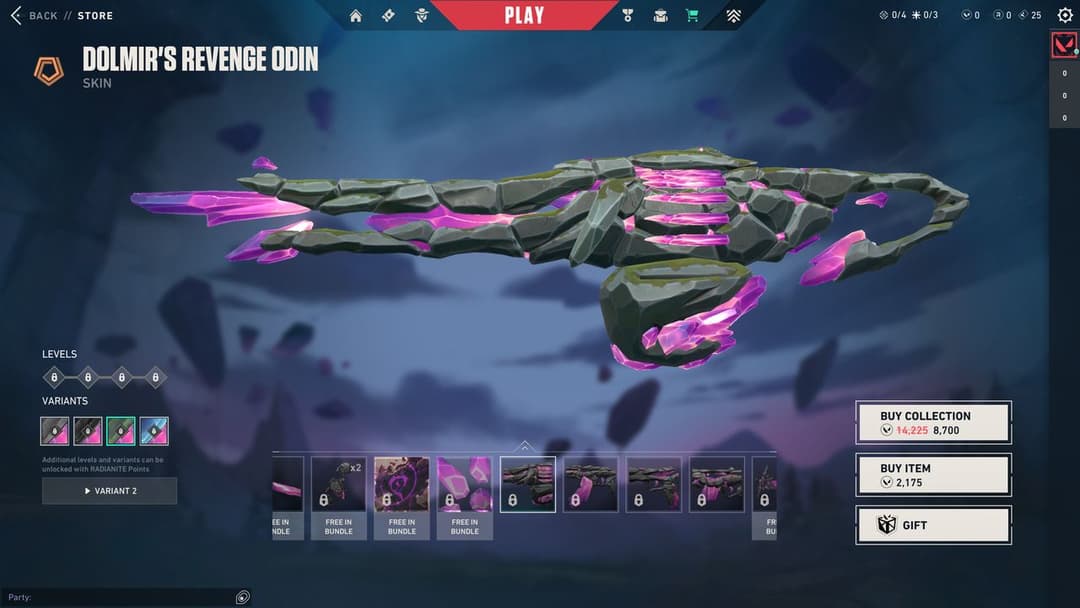Open the collection backpack icon tab
Screen dimensions: 1080x608
(x=660, y=15)
